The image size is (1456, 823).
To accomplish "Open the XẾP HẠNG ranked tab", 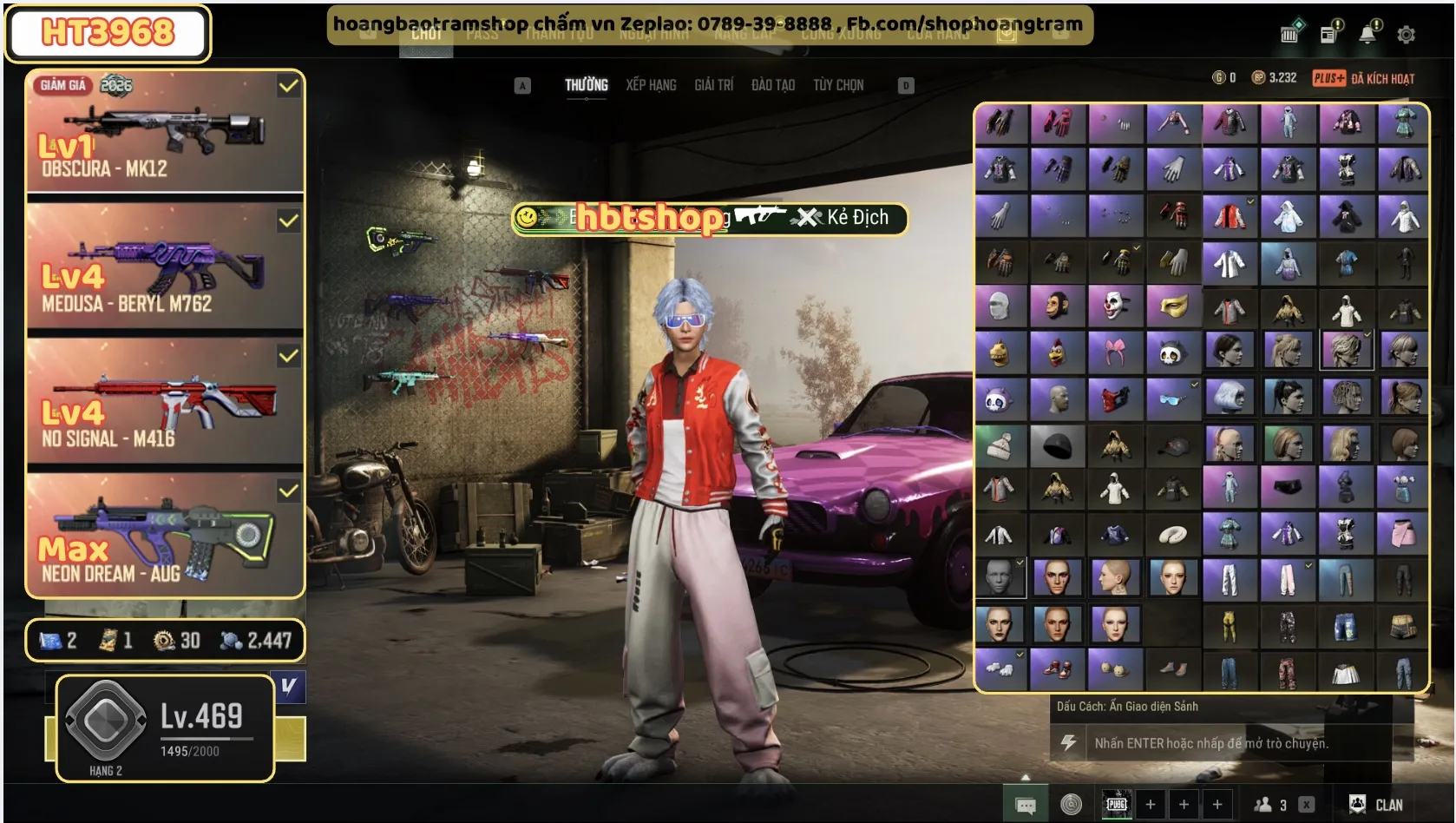I will [x=651, y=85].
